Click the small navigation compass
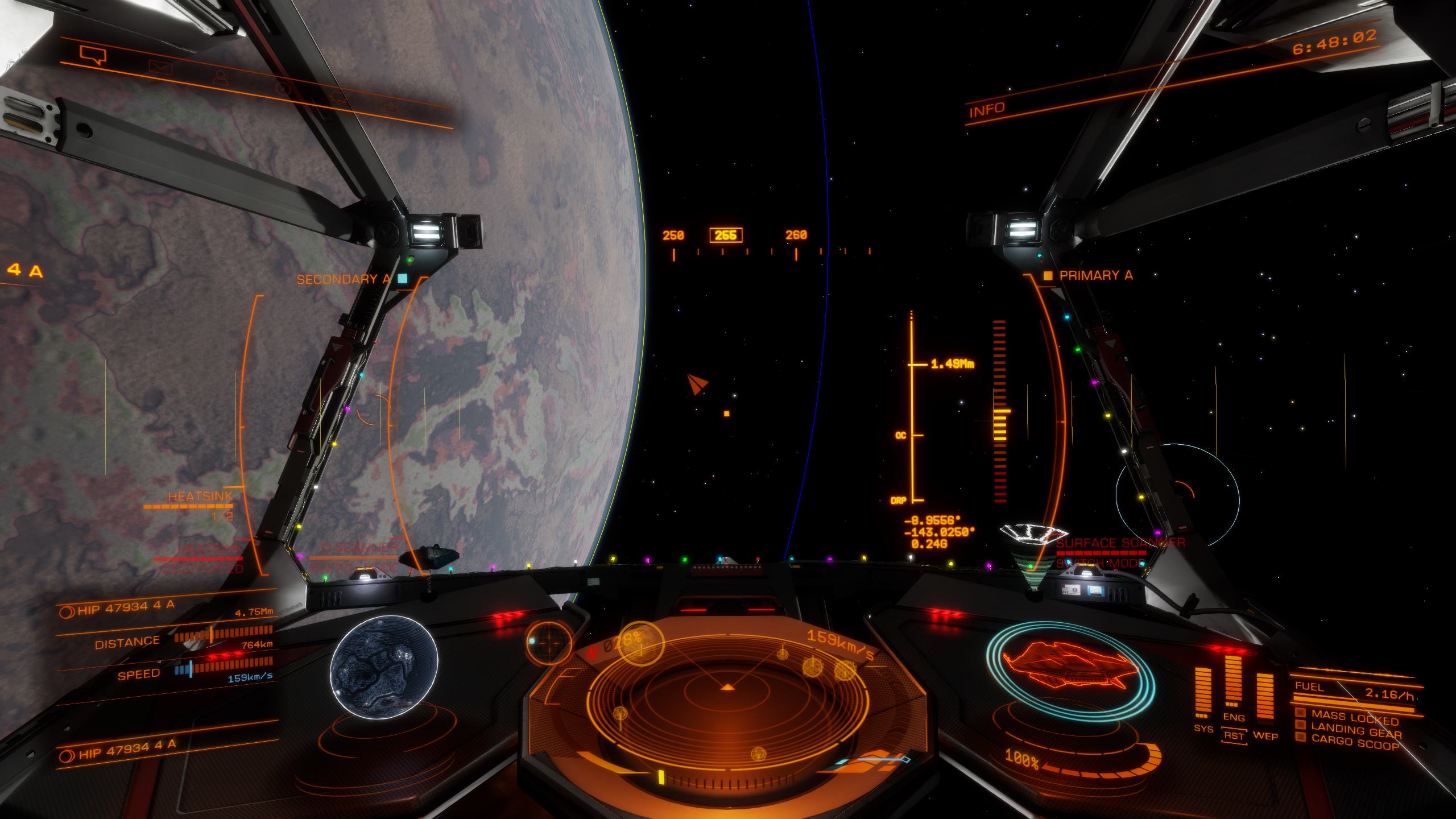The image size is (1456, 819). (x=549, y=642)
